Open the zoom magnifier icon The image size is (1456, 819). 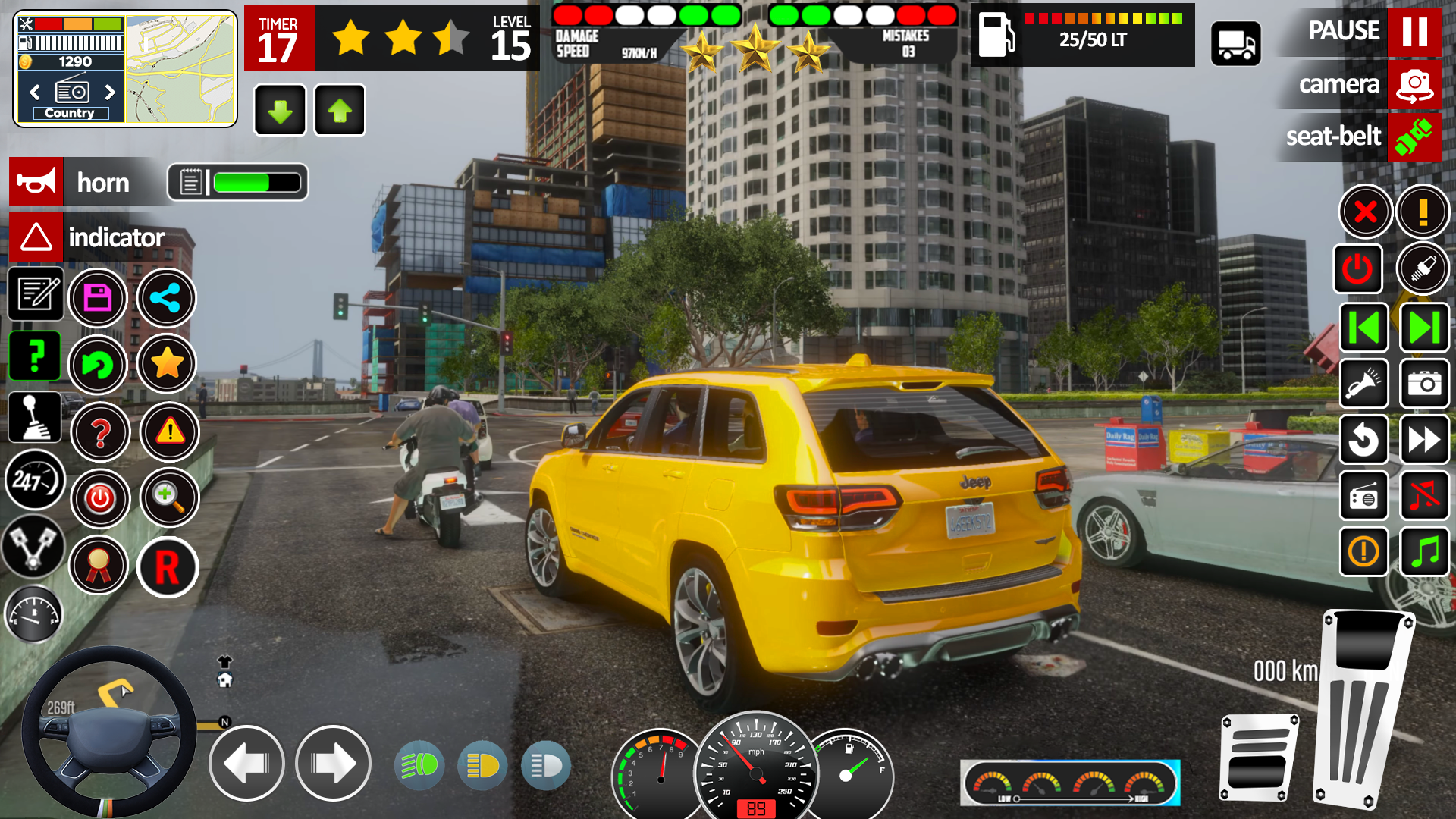169,498
